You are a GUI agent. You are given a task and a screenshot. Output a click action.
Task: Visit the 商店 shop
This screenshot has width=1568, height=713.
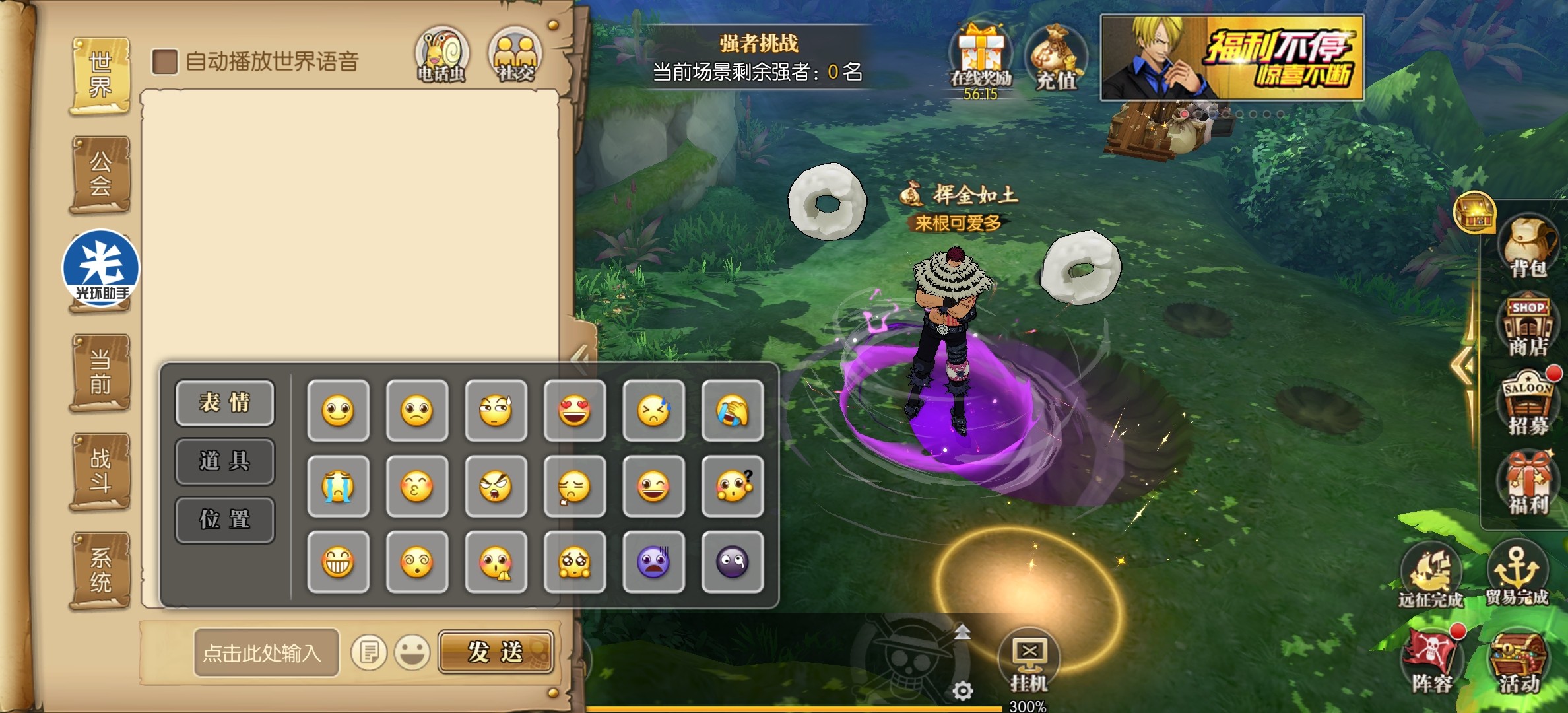click(1528, 326)
